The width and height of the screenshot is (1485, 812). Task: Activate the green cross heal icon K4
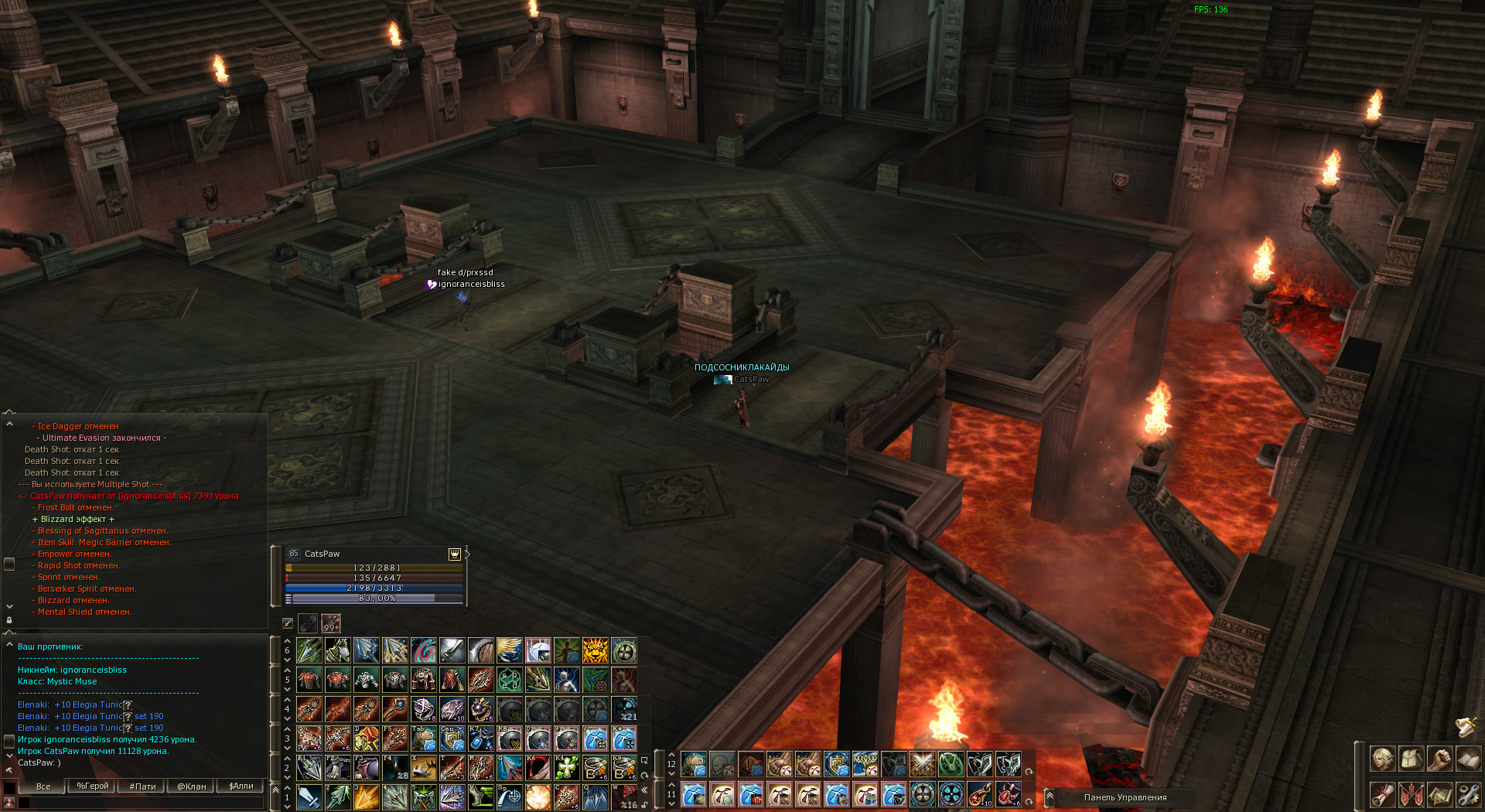tap(567, 768)
